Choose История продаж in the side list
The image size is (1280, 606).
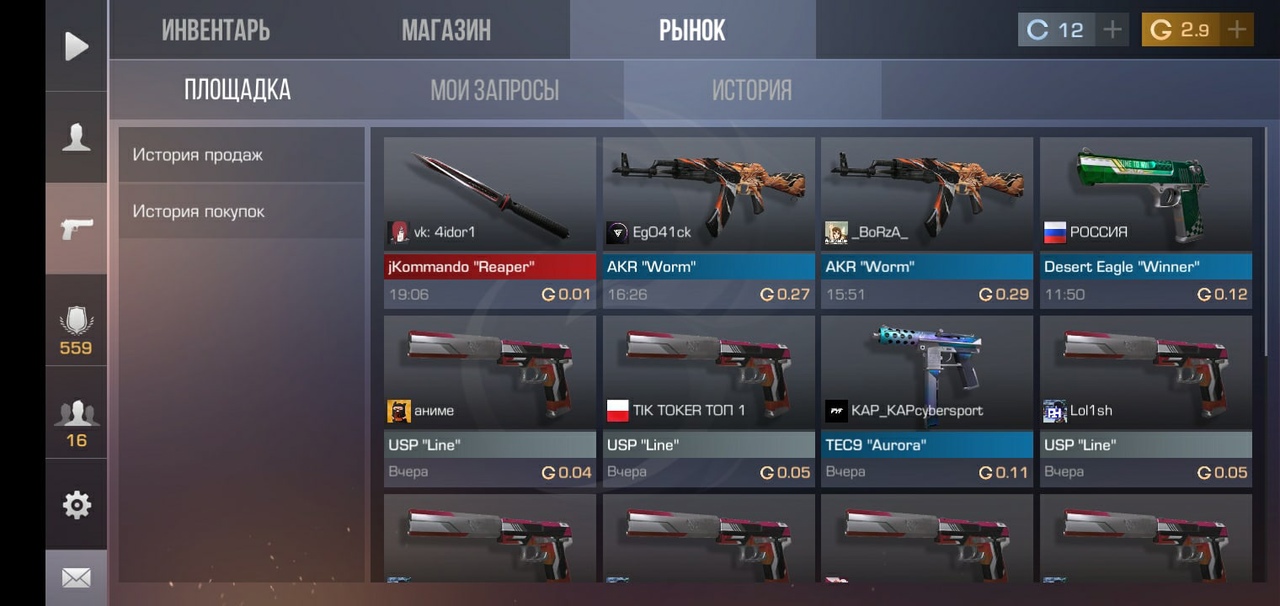198,155
